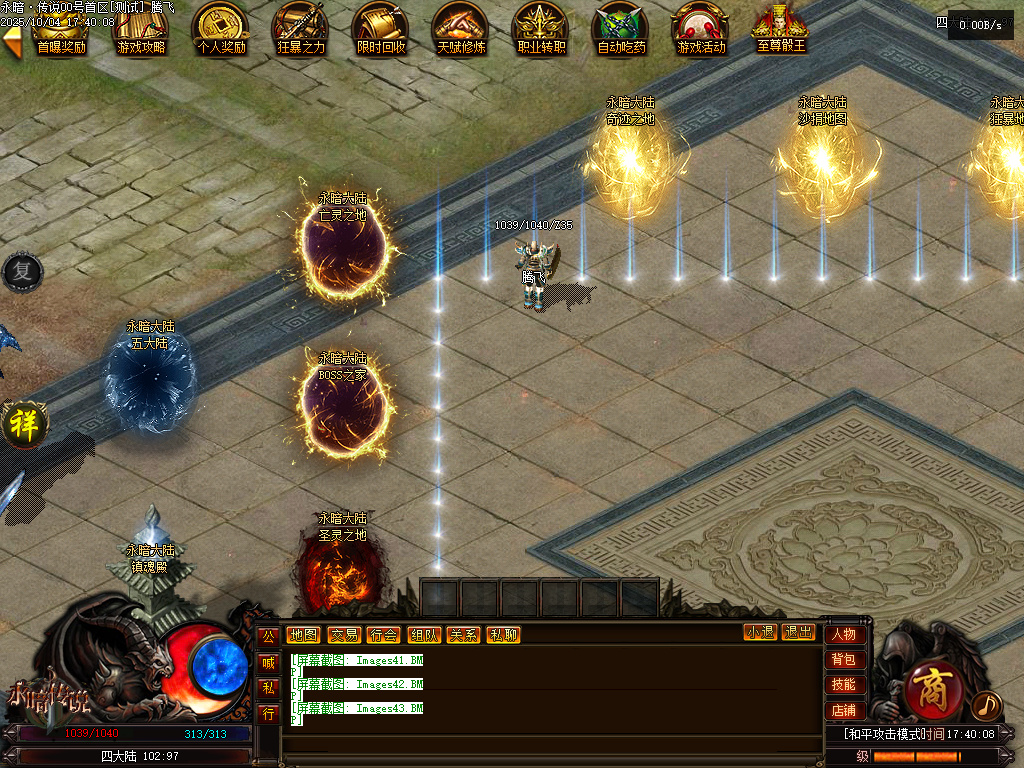Open the 技能 skills panel
The image size is (1024, 768).
click(x=844, y=685)
